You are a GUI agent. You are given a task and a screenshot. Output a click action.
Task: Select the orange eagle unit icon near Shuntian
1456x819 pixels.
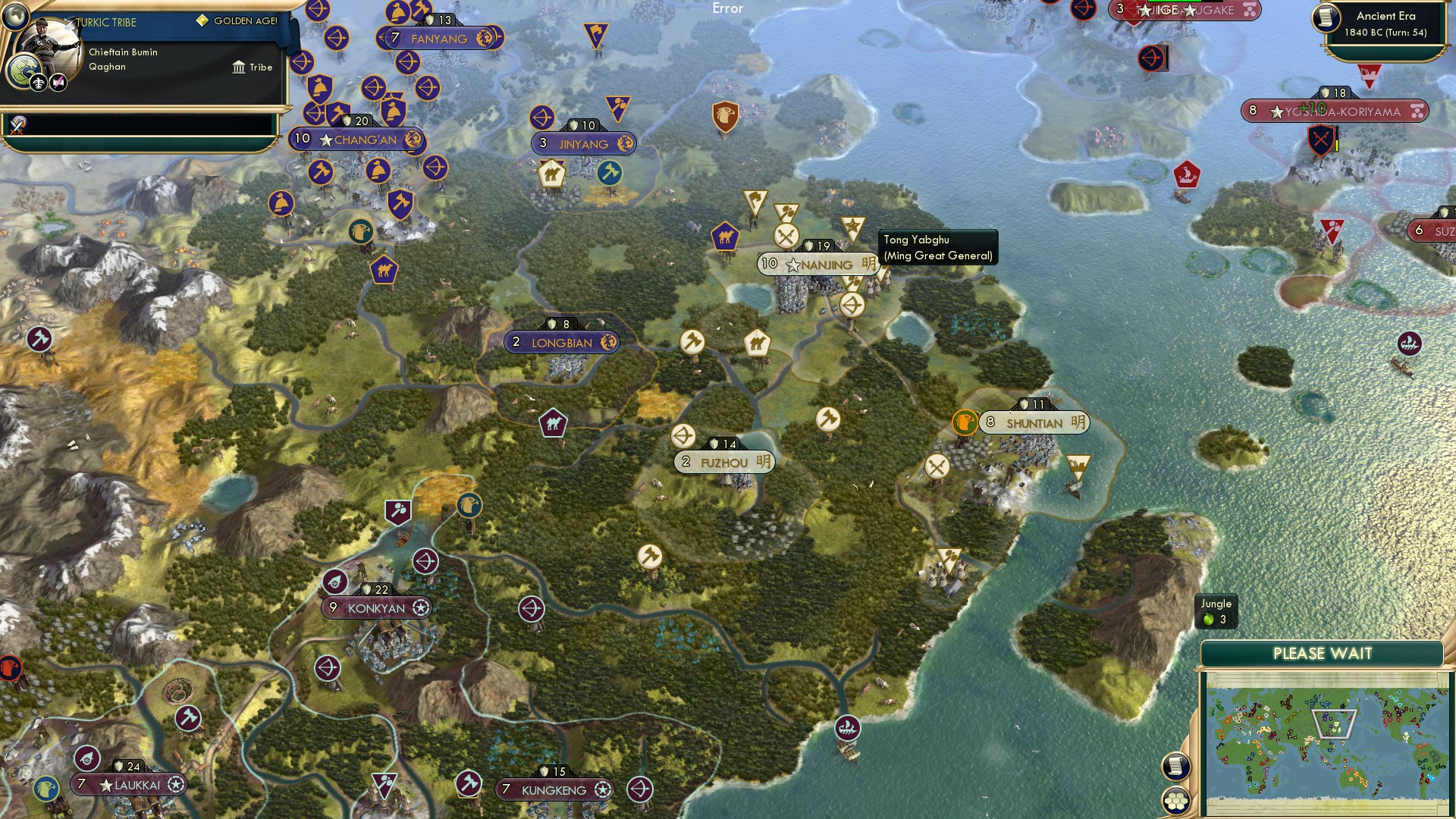[965, 422]
